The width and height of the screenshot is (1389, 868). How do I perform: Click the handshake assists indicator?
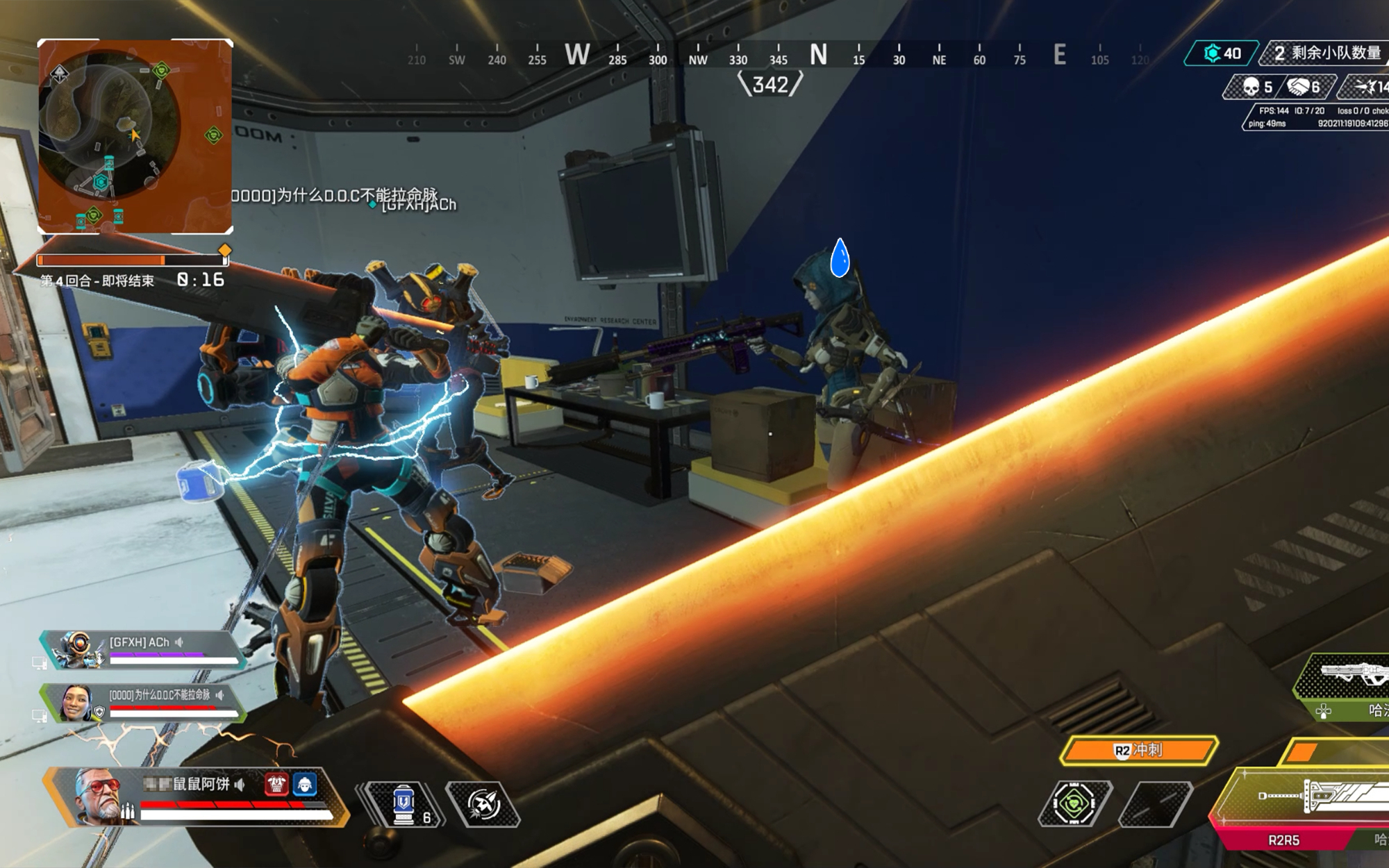[1304, 87]
